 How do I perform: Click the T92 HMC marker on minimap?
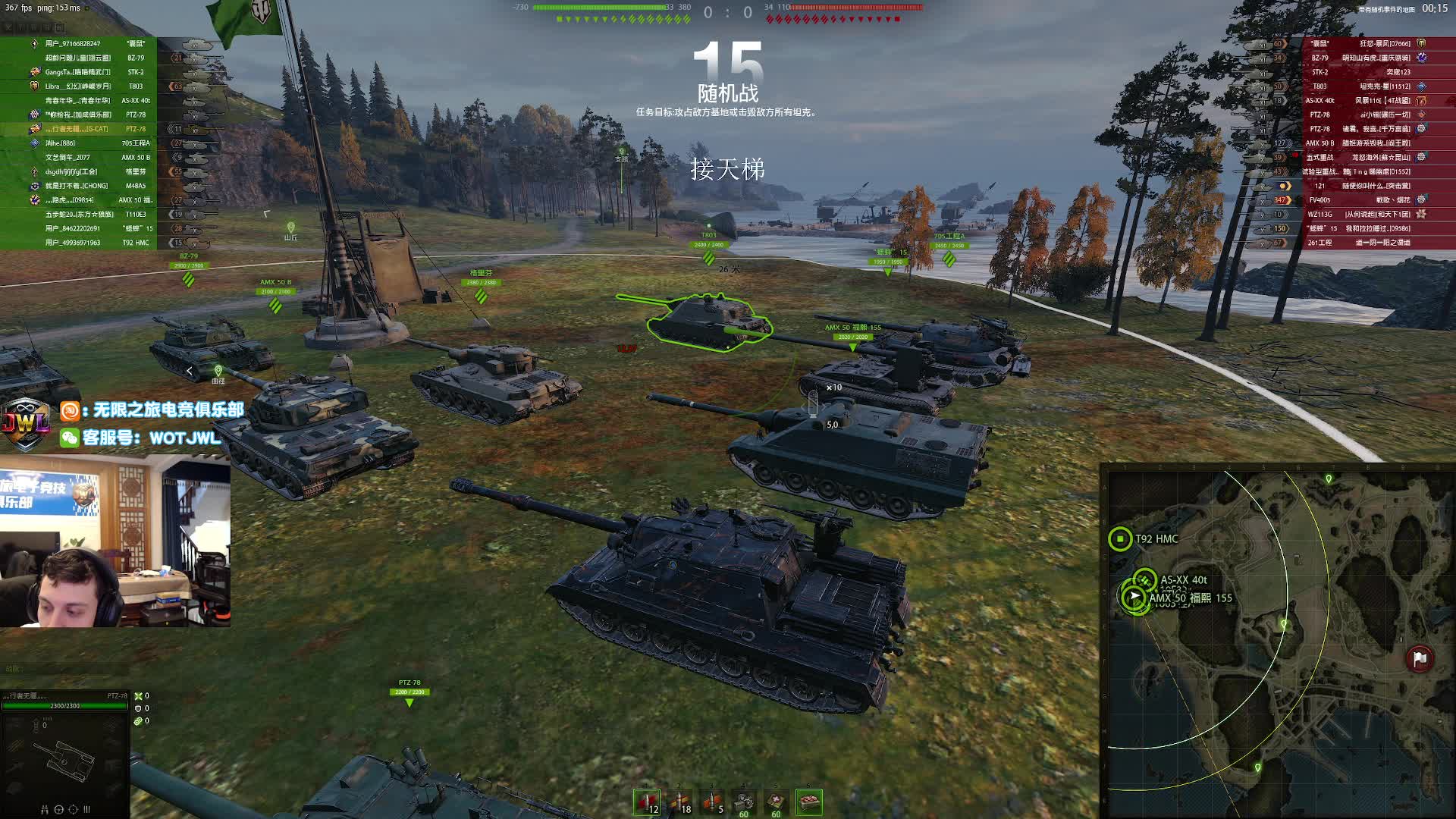tap(1120, 538)
